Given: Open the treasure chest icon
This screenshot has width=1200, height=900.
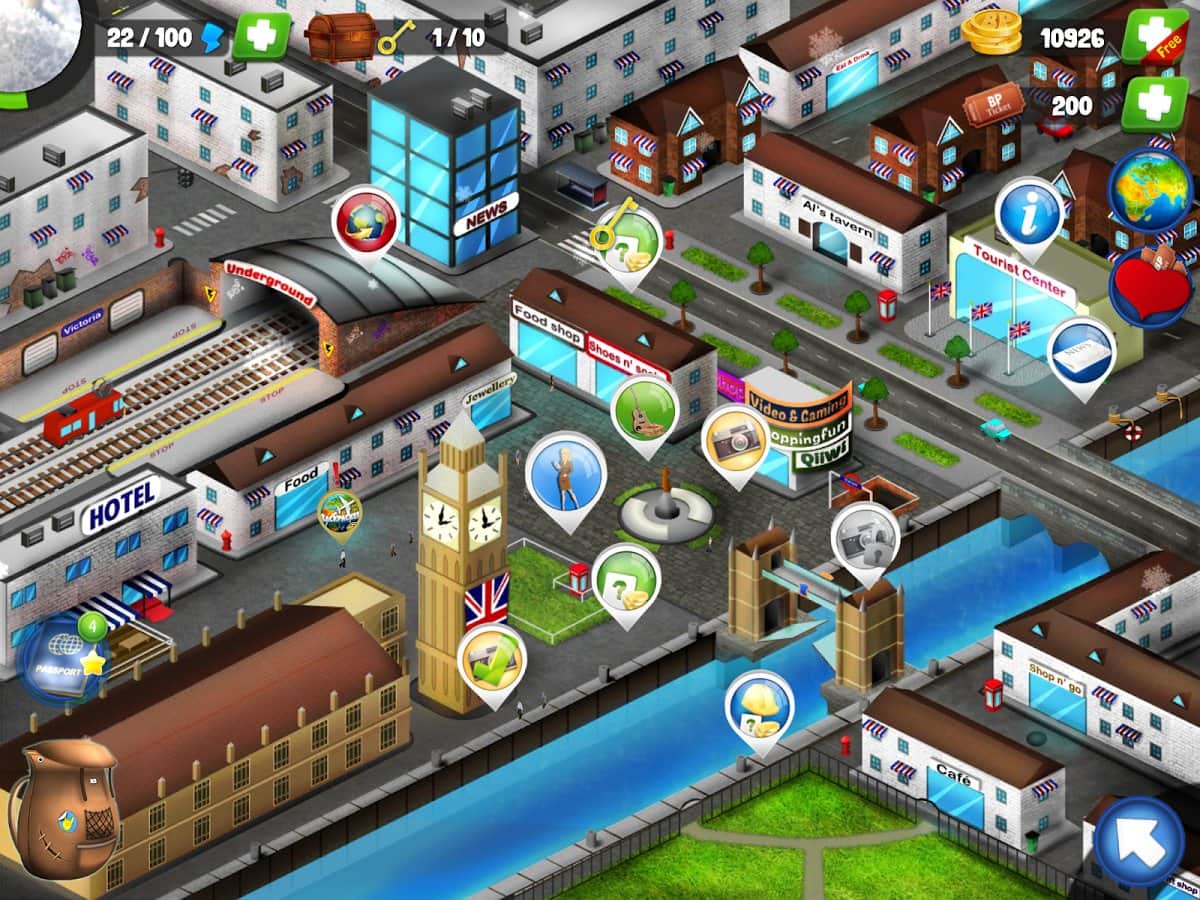Looking at the screenshot, I should [333, 37].
